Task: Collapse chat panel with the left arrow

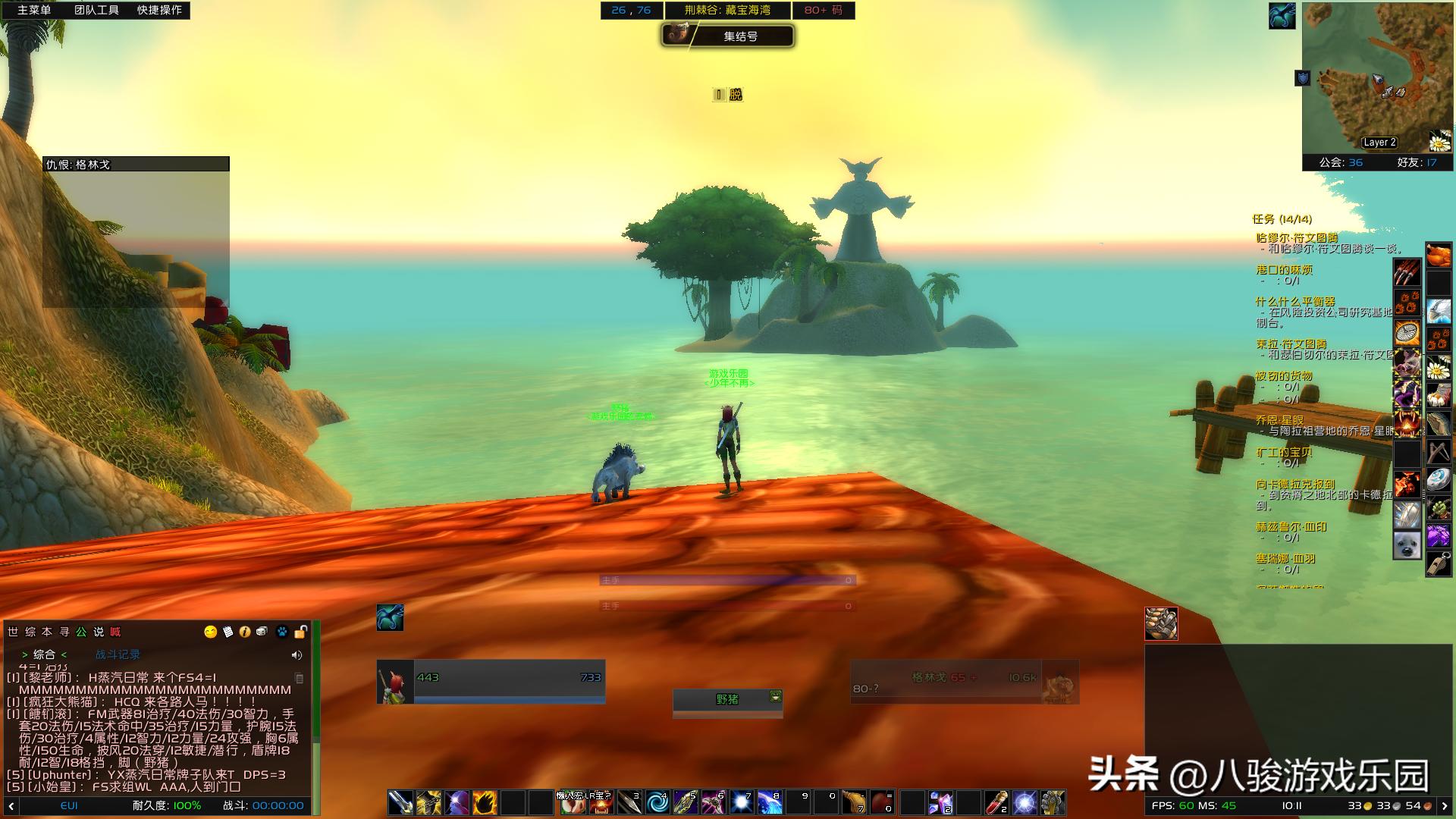Action: click(11, 805)
